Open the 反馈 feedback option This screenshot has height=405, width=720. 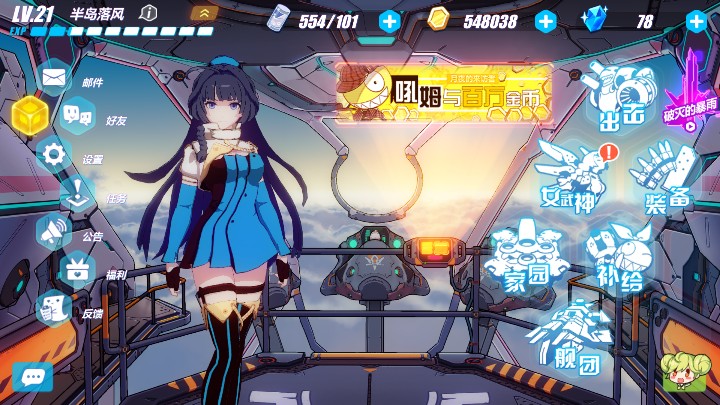click(54, 309)
